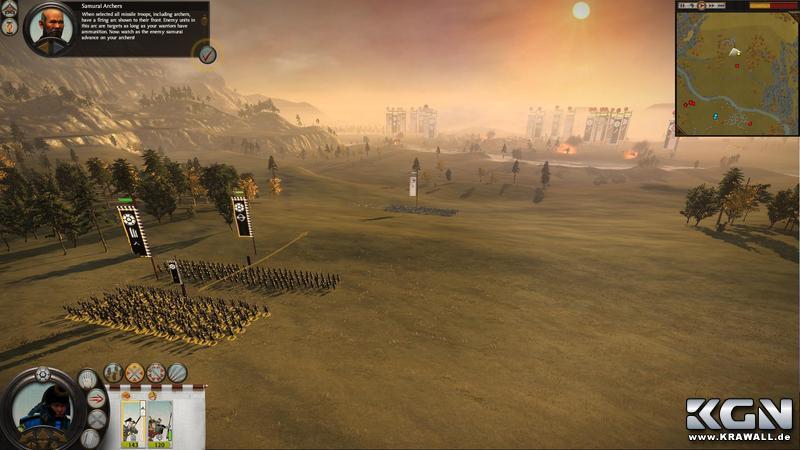Viewport: 800px width, 450px height.
Task: Toggle the red arrow movement button
Action: (97, 398)
